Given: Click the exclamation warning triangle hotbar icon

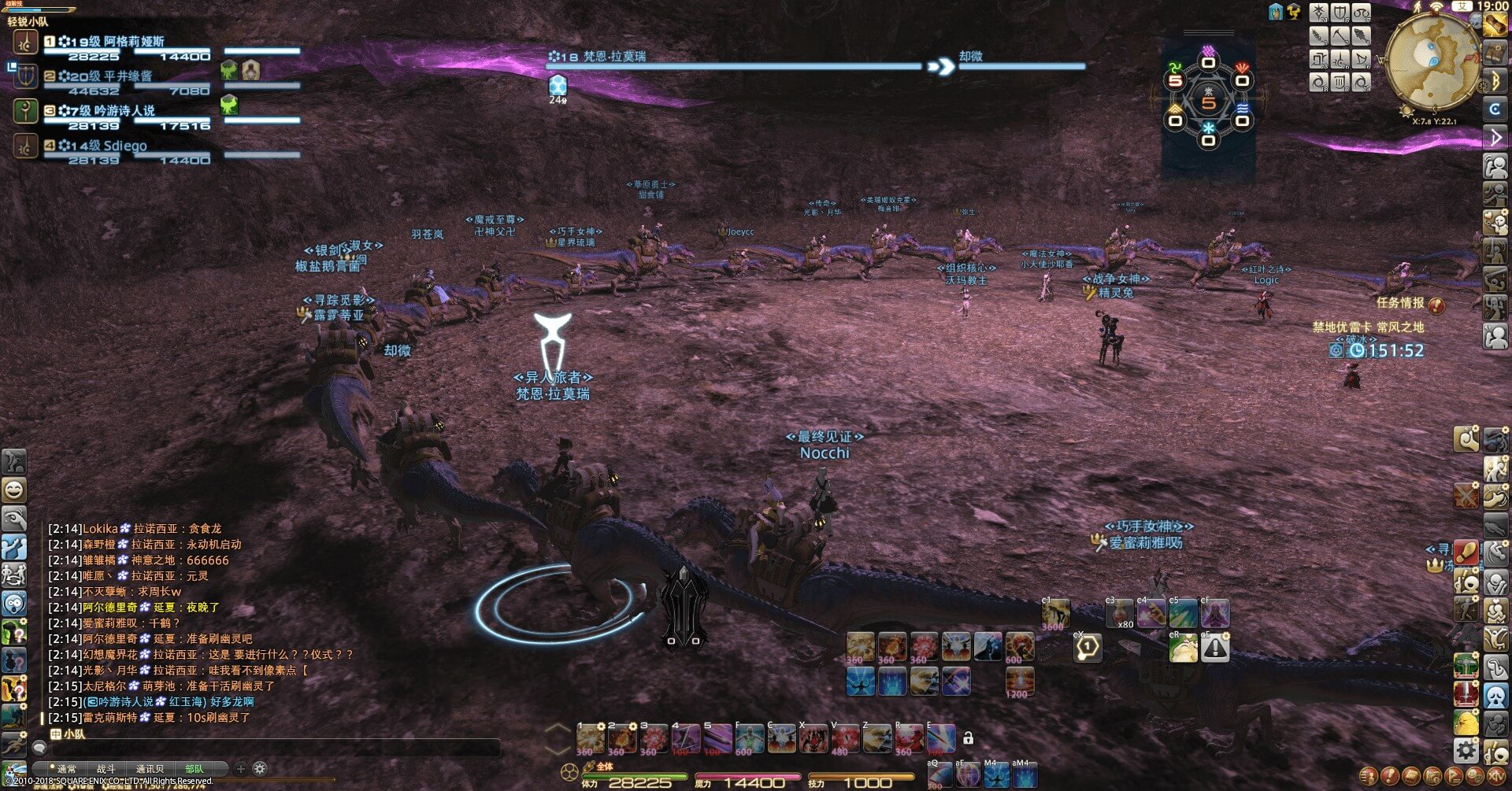Looking at the screenshot, I should coord(1215,648).
